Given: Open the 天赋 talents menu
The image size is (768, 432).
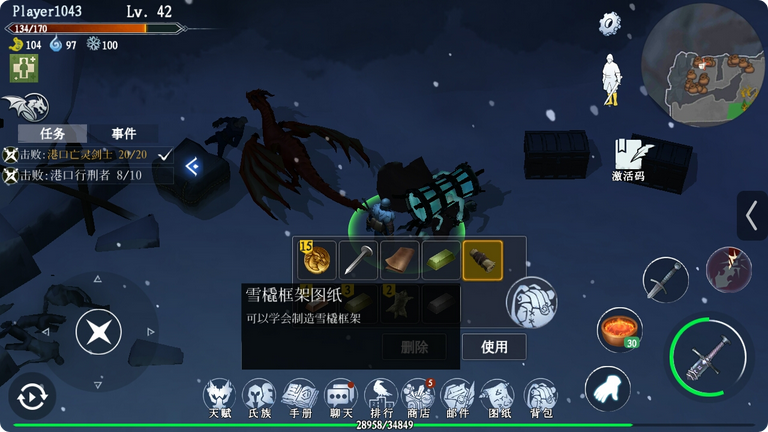Looking at the screenshot, I should 220,397.
